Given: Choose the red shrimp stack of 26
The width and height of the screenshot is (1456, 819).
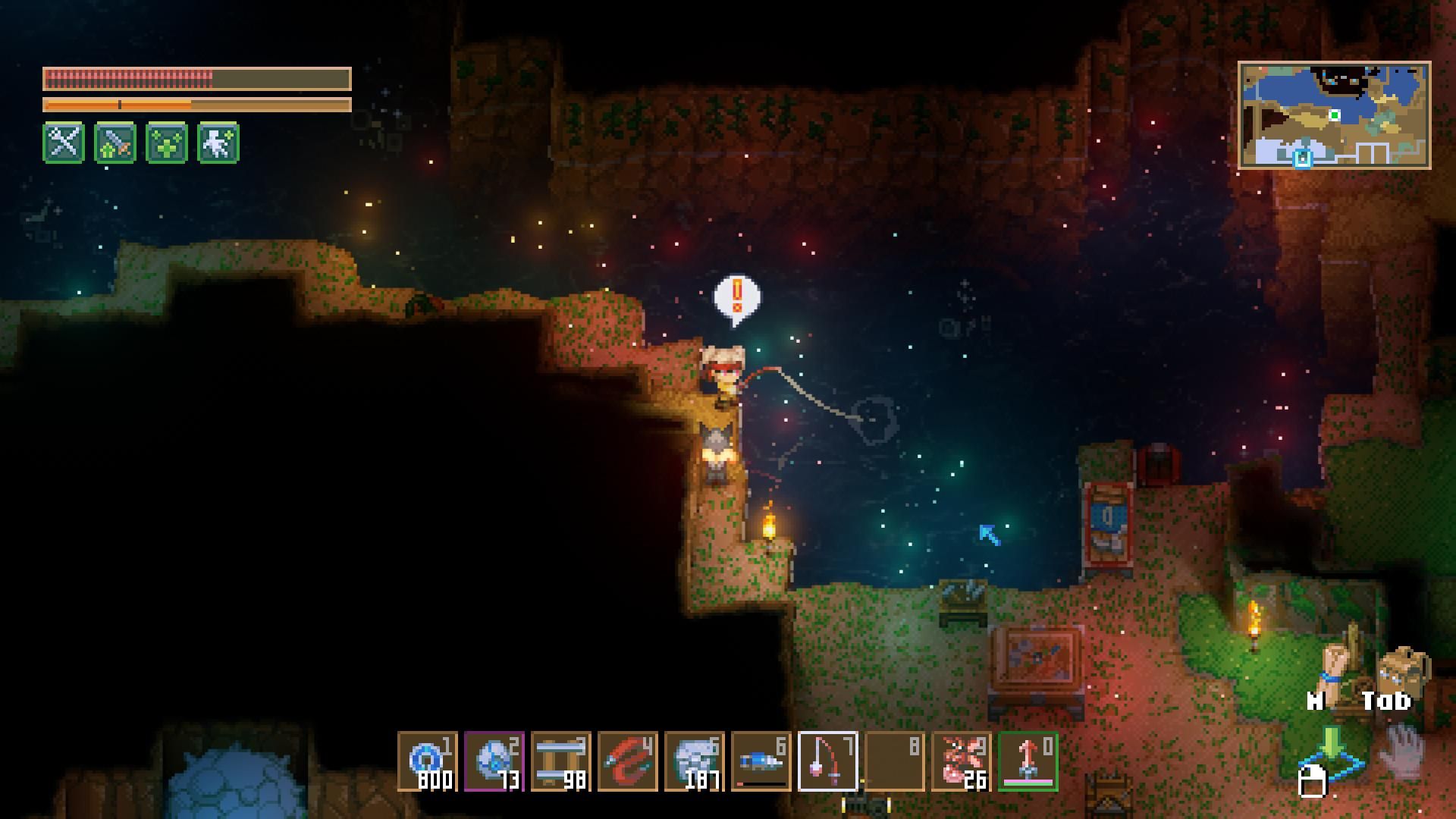Looking at the screenshot, I should click(962, 761).
